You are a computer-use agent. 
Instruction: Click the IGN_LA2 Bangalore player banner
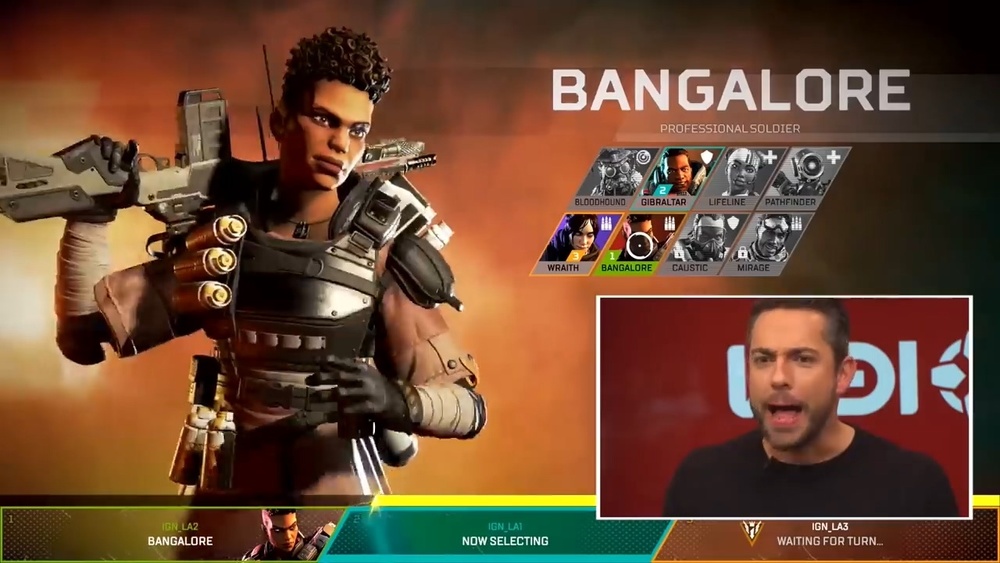click(x=180, y=535)
